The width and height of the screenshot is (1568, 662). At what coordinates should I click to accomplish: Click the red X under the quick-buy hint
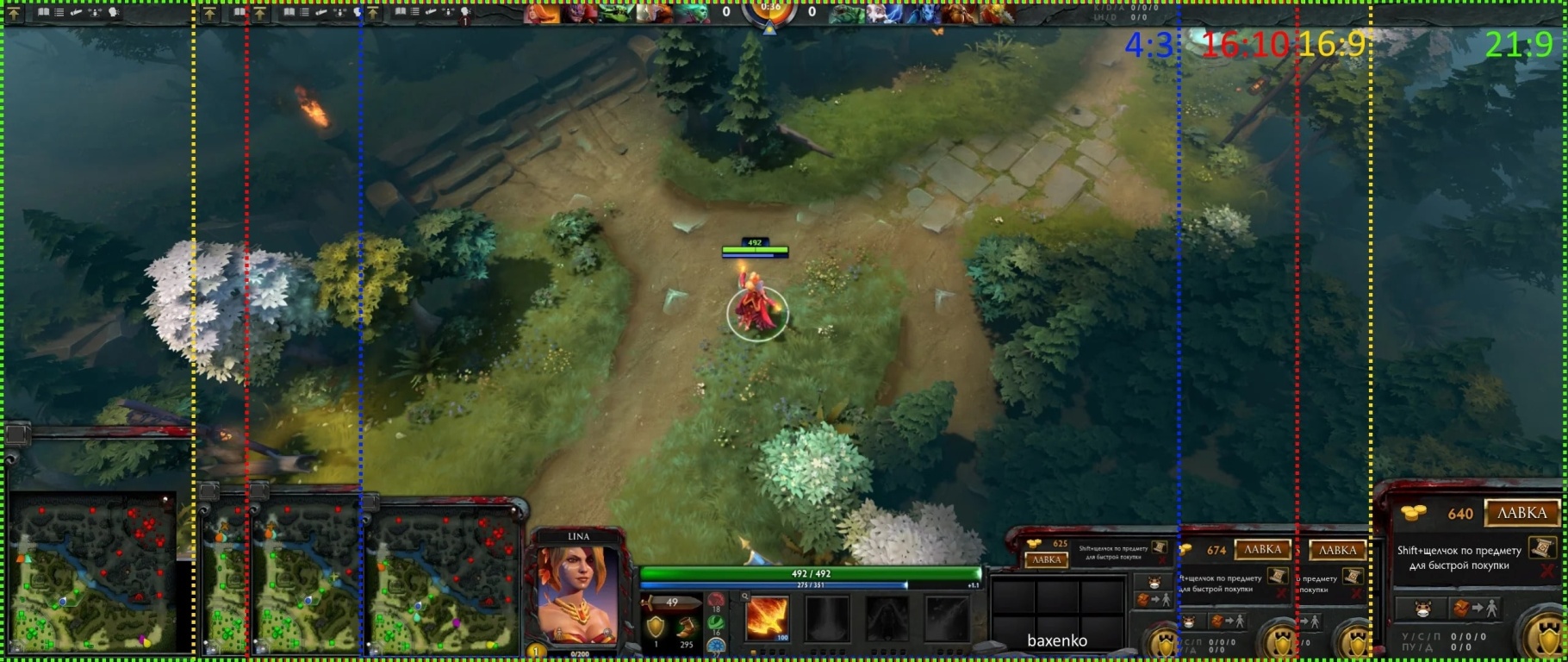tap(1547, 569)
